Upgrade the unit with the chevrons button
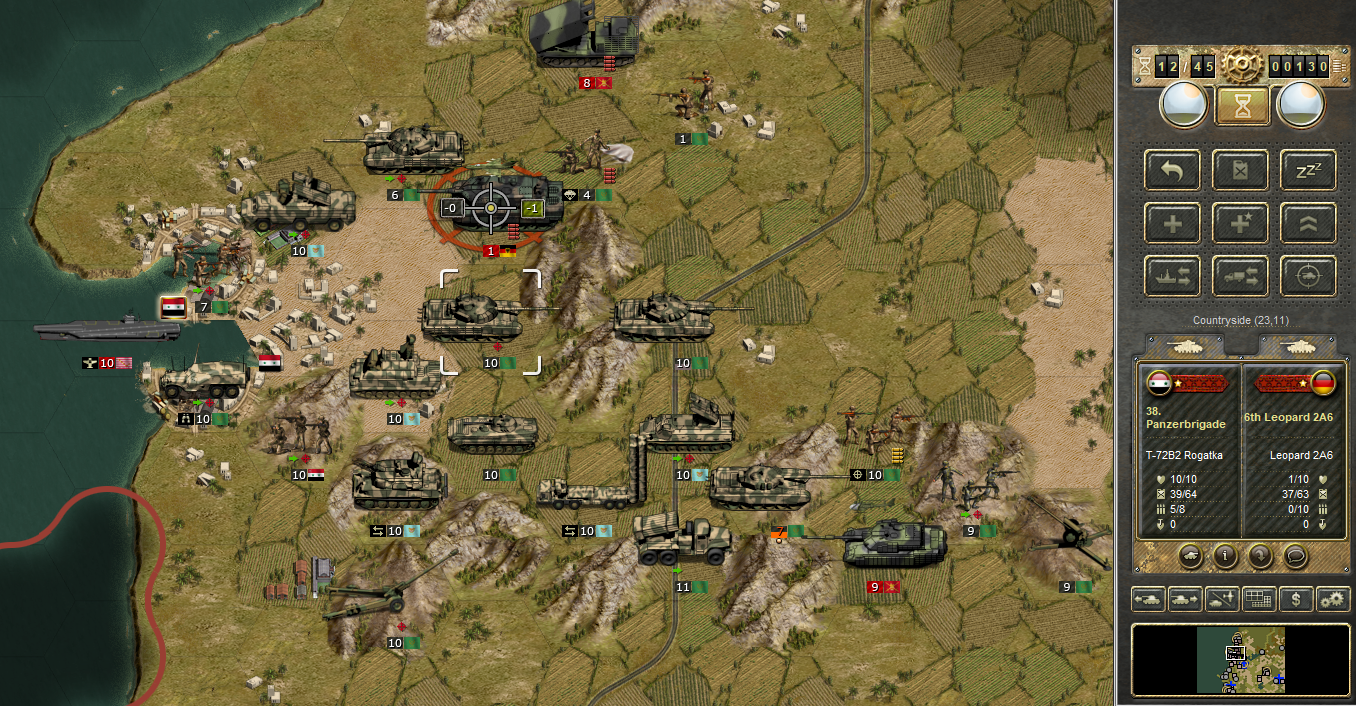 (x=1308, y=223)
